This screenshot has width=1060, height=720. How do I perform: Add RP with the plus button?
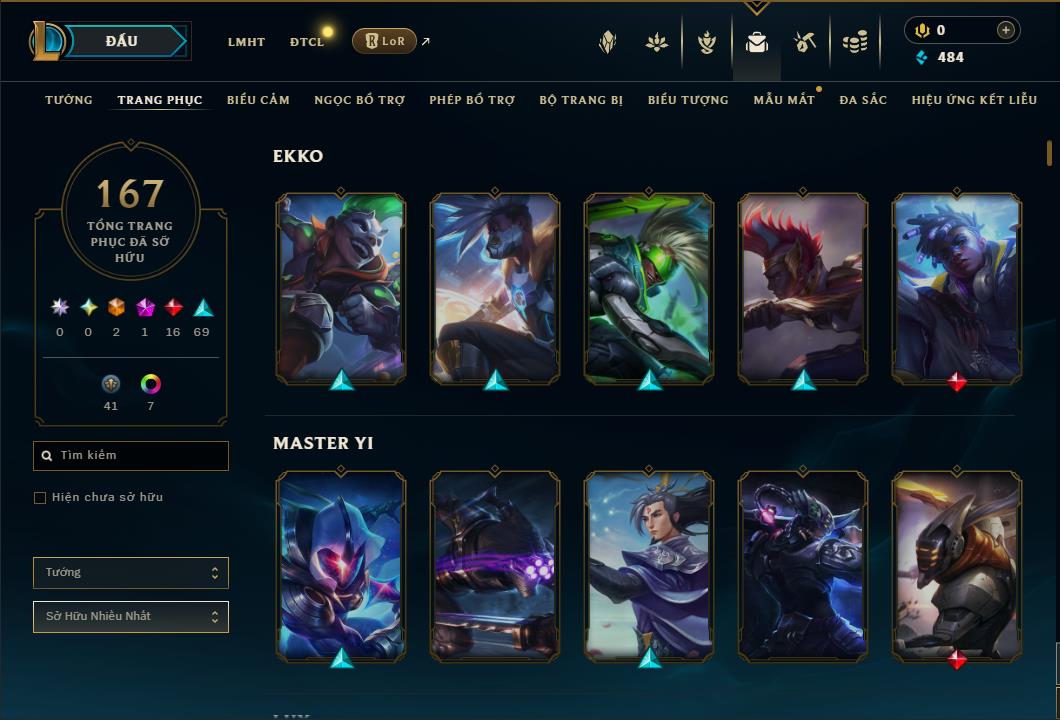(x=1005, y=30)
